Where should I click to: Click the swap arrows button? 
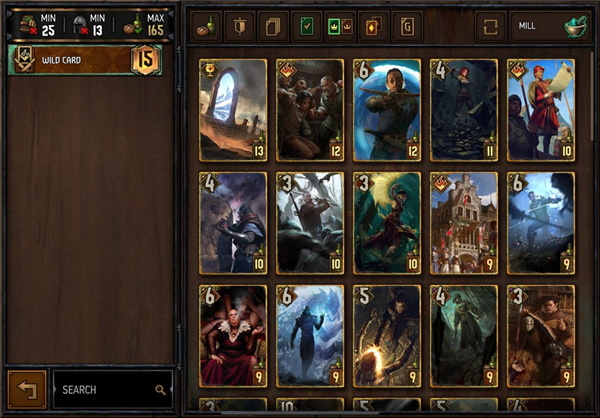tap(490, 26)
